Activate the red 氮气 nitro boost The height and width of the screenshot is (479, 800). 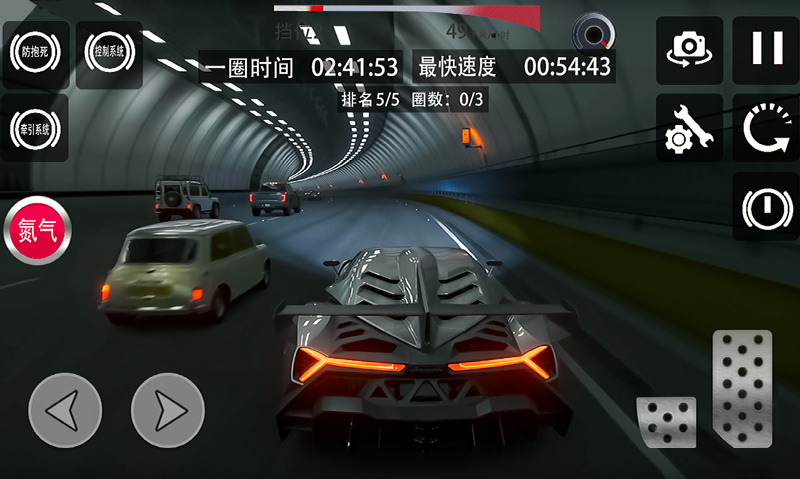point(38,230)
